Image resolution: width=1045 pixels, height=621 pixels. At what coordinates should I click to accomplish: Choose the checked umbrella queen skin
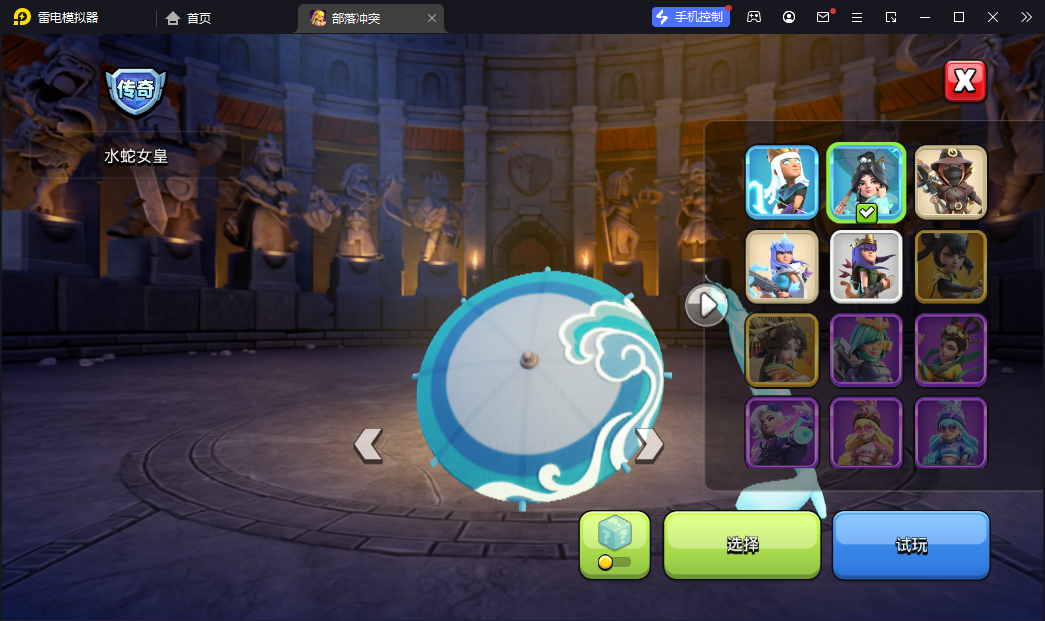[x=866, y=182]
